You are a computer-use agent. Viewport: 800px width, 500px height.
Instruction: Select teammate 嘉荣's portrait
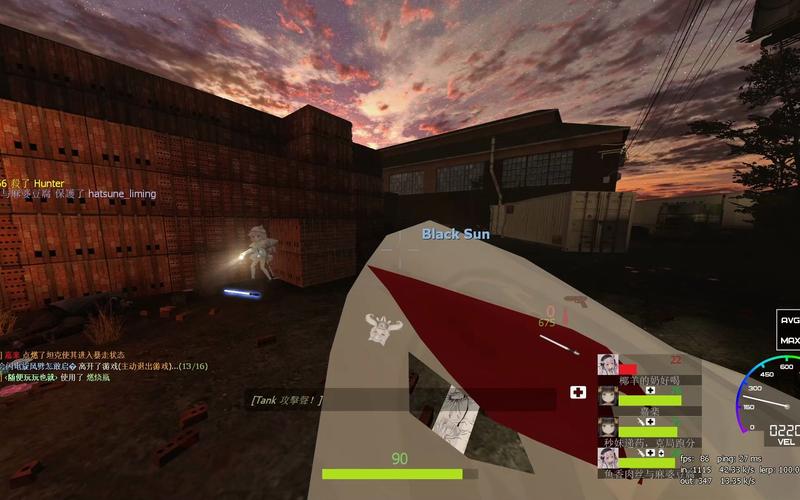click(607, 395)
